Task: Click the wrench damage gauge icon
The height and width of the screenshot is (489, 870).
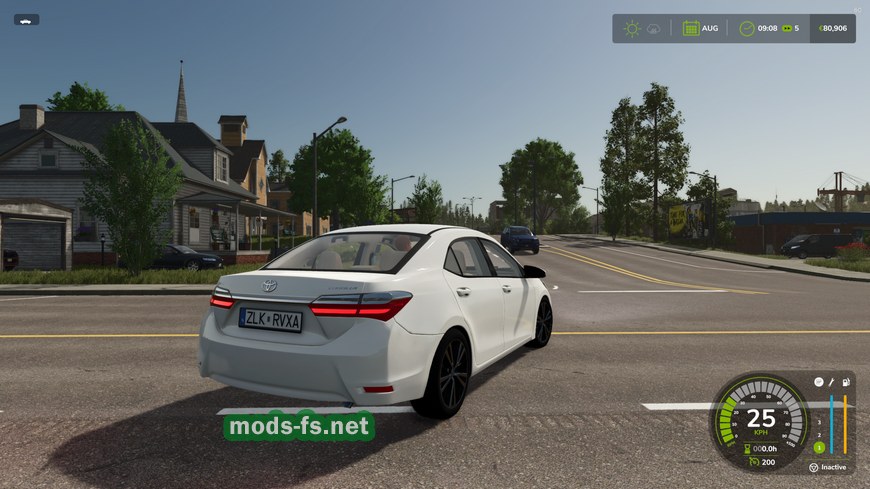Action: pyautogui.click(x=831, y=382)
